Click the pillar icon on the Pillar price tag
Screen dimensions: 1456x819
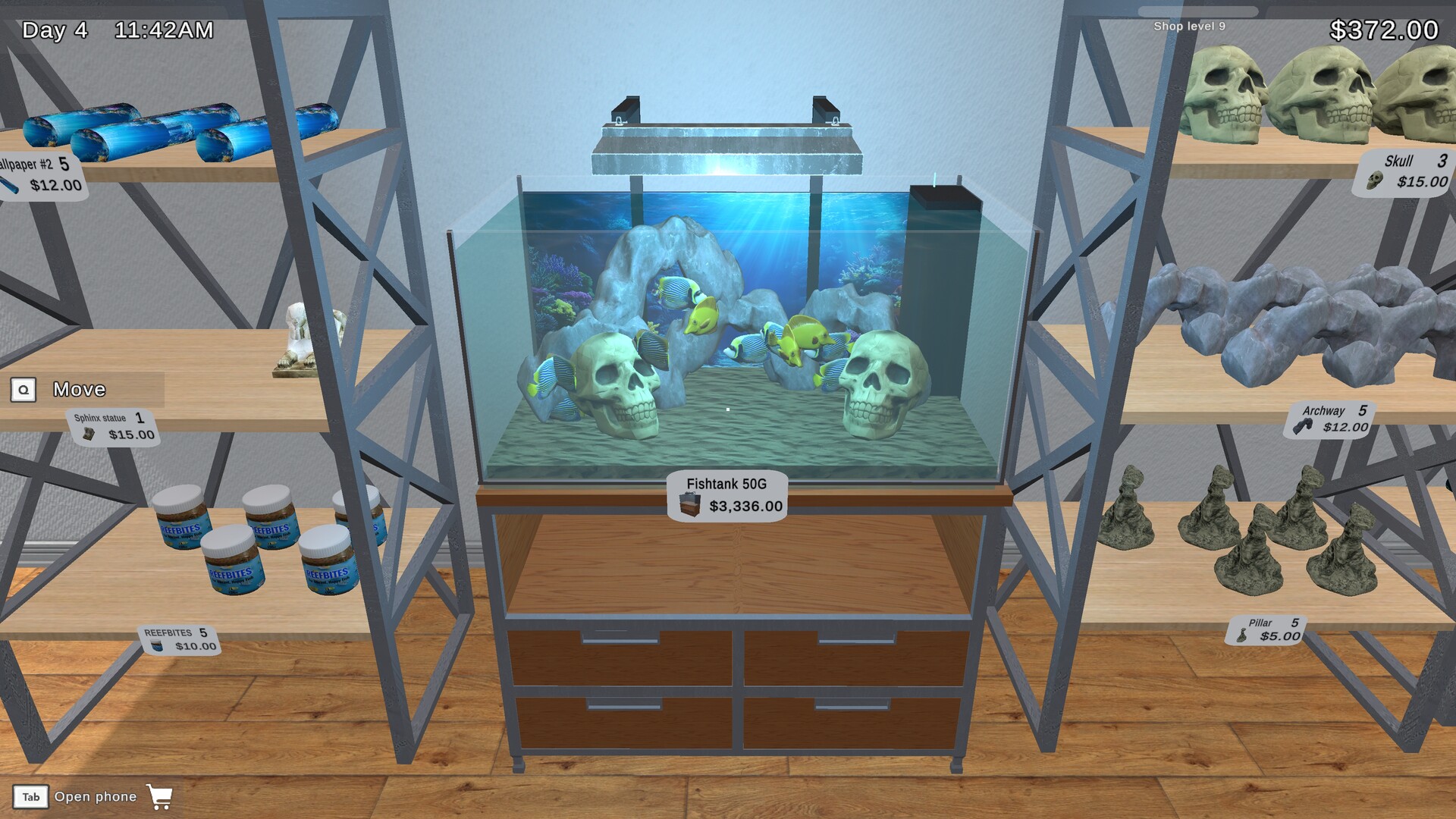pos(1242,636)
